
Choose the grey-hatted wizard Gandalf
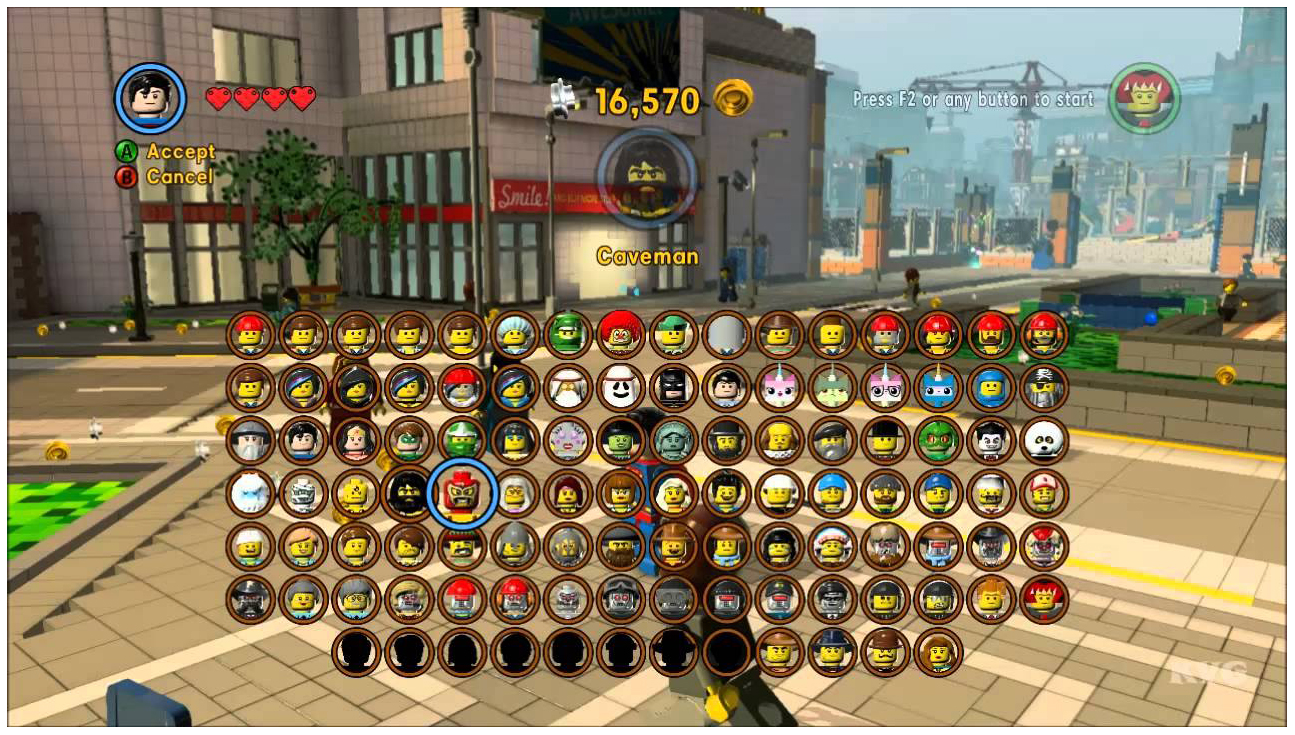click(x=250, y=440)
